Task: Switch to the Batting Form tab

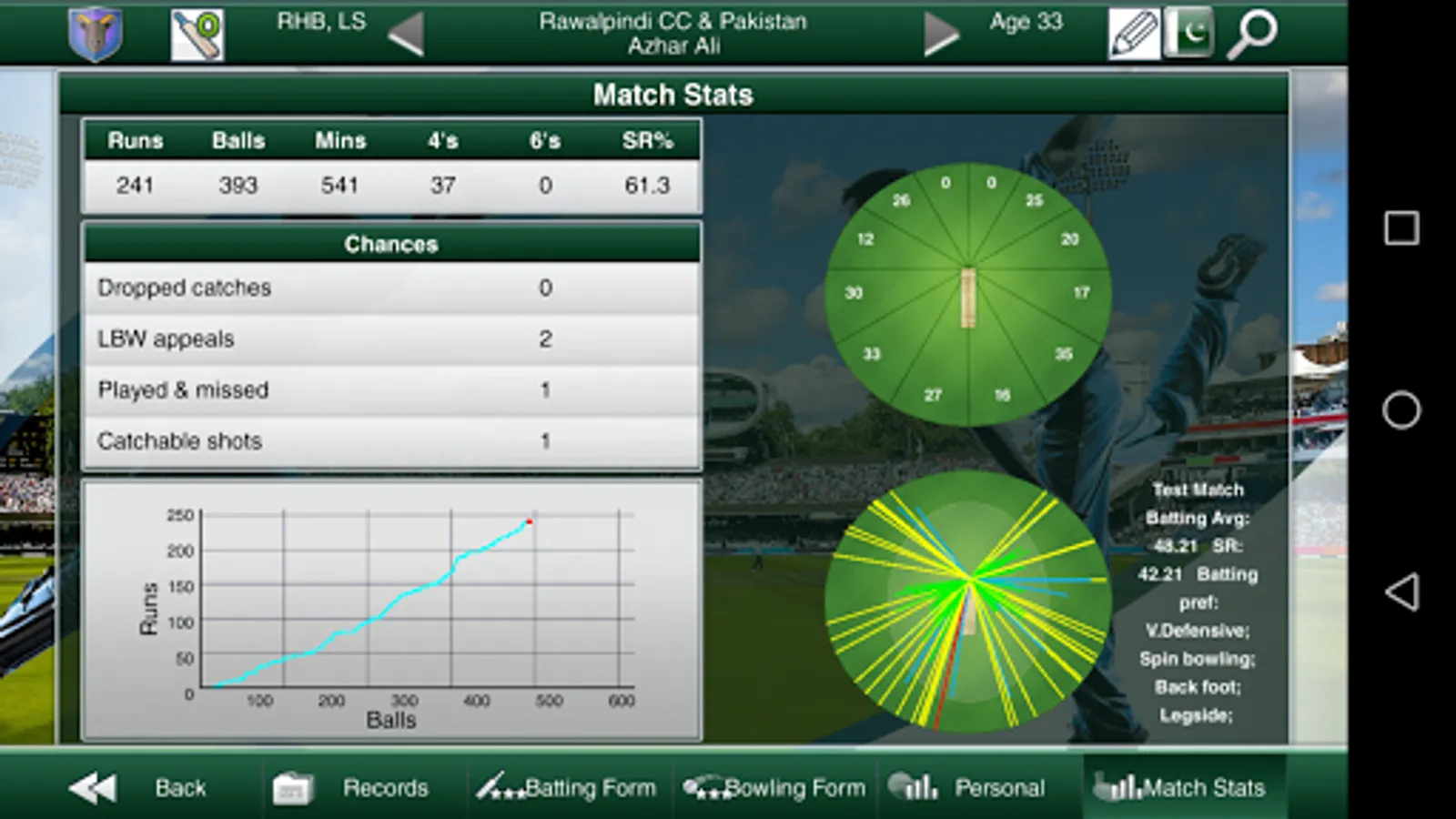Action: (x=567, y=787)
